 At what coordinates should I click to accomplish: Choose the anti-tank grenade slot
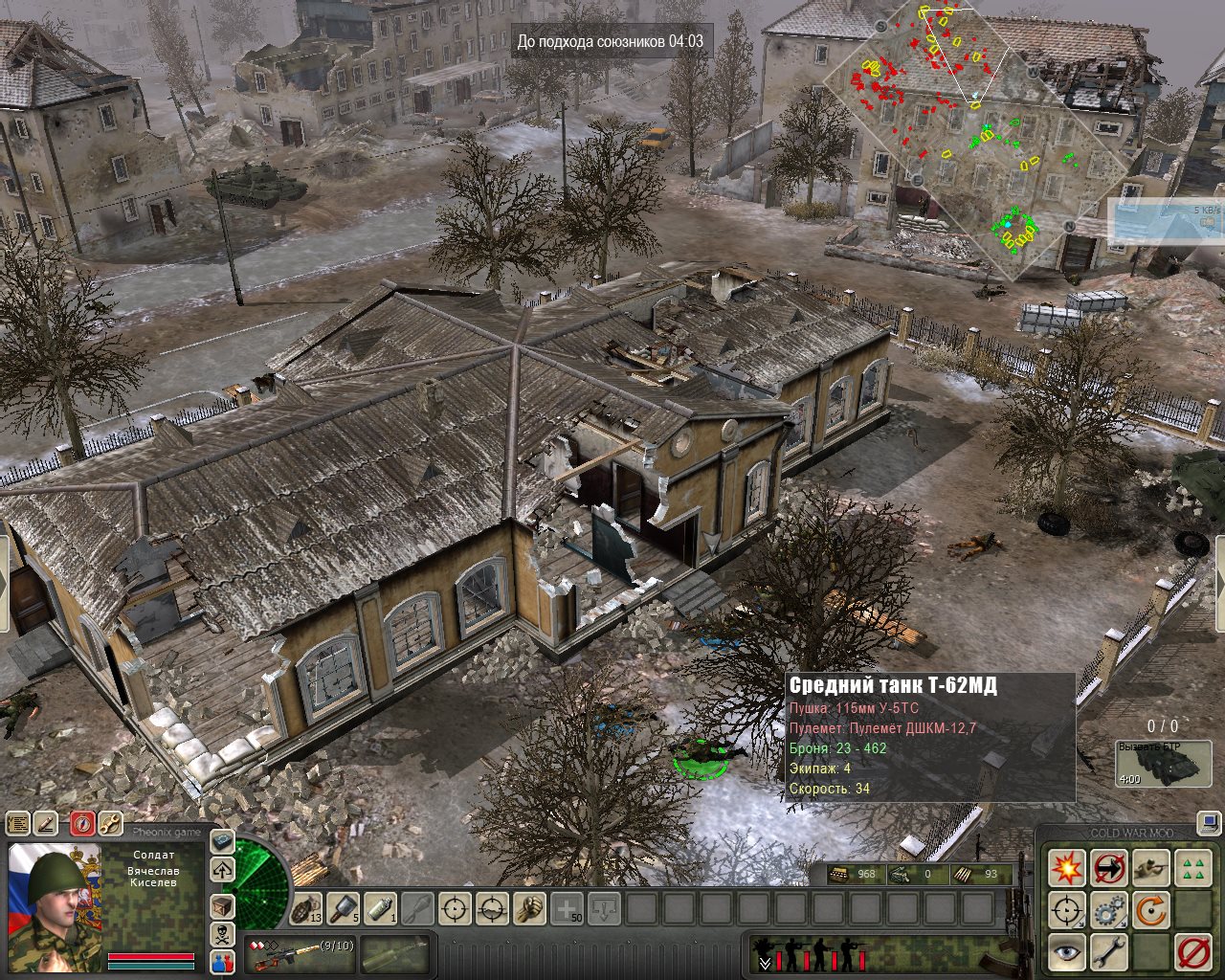tap(343, 907)
